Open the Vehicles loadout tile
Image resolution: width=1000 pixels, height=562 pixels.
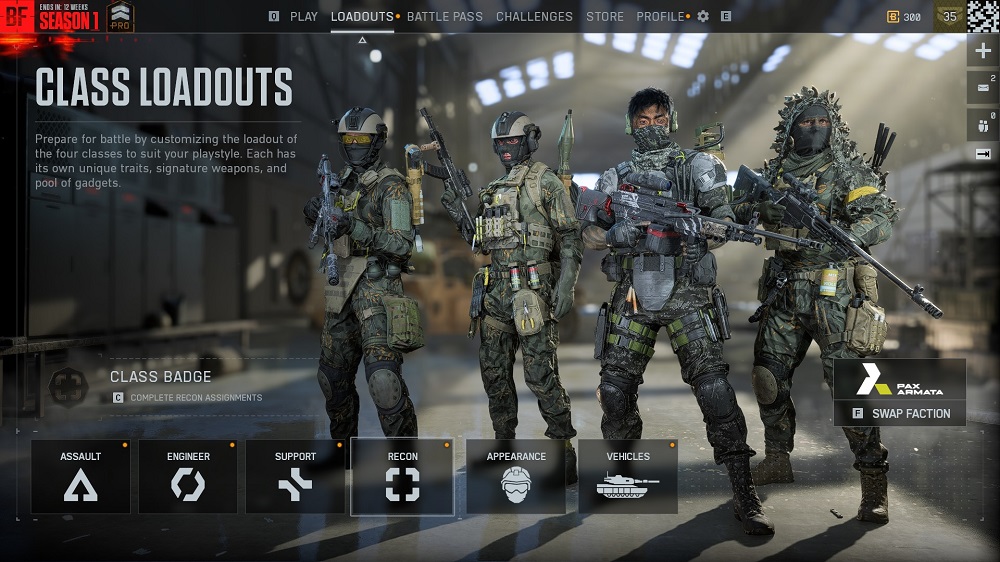(x=628, y=476)
